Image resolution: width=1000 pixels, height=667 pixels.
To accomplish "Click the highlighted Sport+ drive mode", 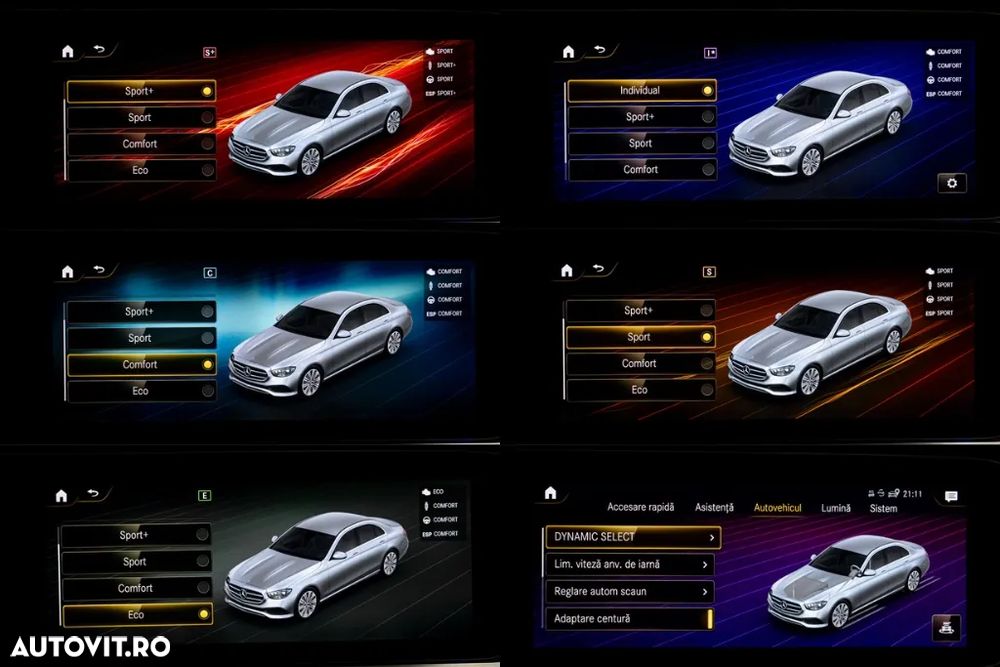I will [x=141, y=91].
